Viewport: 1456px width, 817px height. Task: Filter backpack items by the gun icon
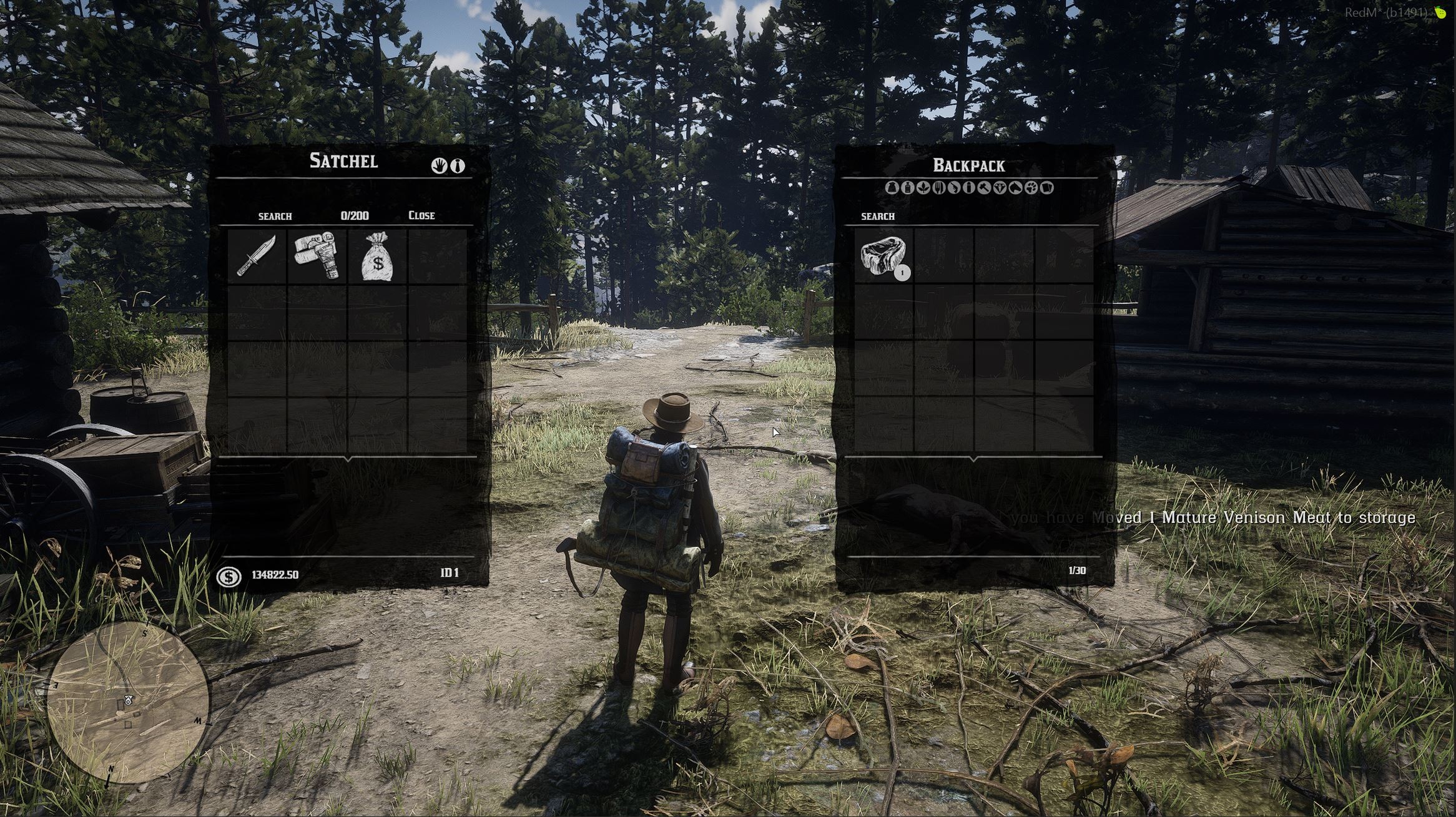pos(955,187)
